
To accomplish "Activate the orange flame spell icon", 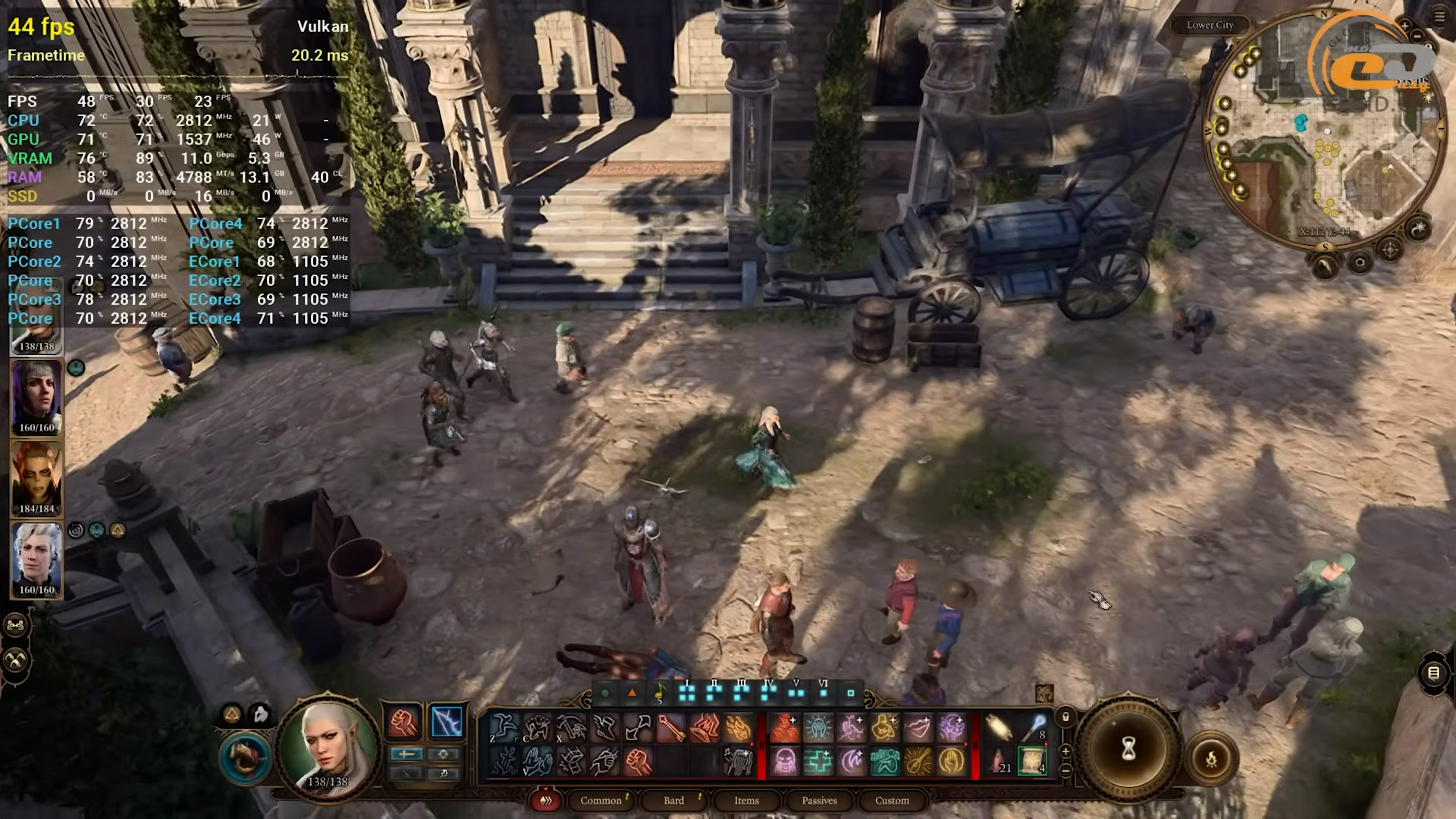I will [x=739, y=728].
